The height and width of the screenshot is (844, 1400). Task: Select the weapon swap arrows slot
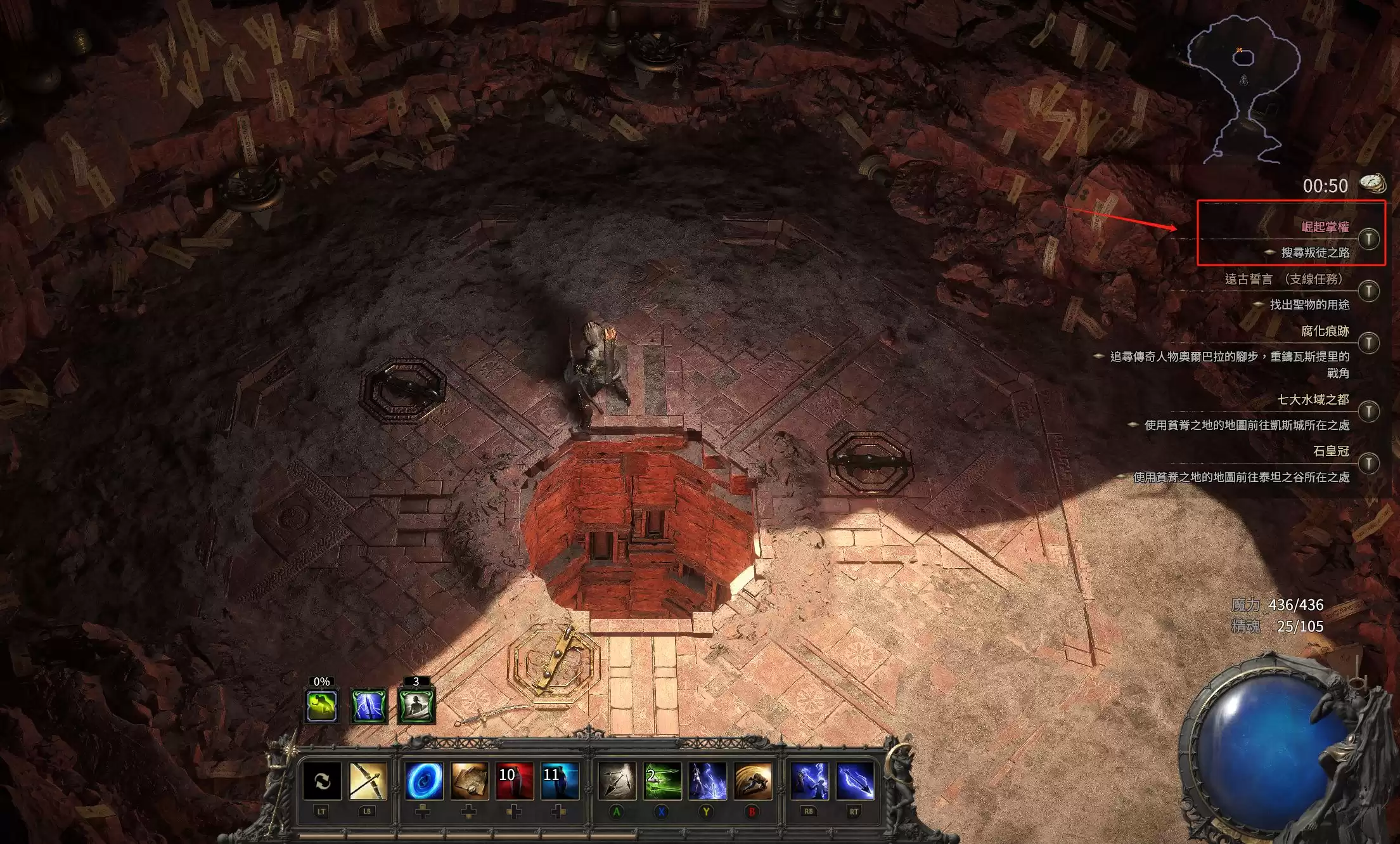322,781
